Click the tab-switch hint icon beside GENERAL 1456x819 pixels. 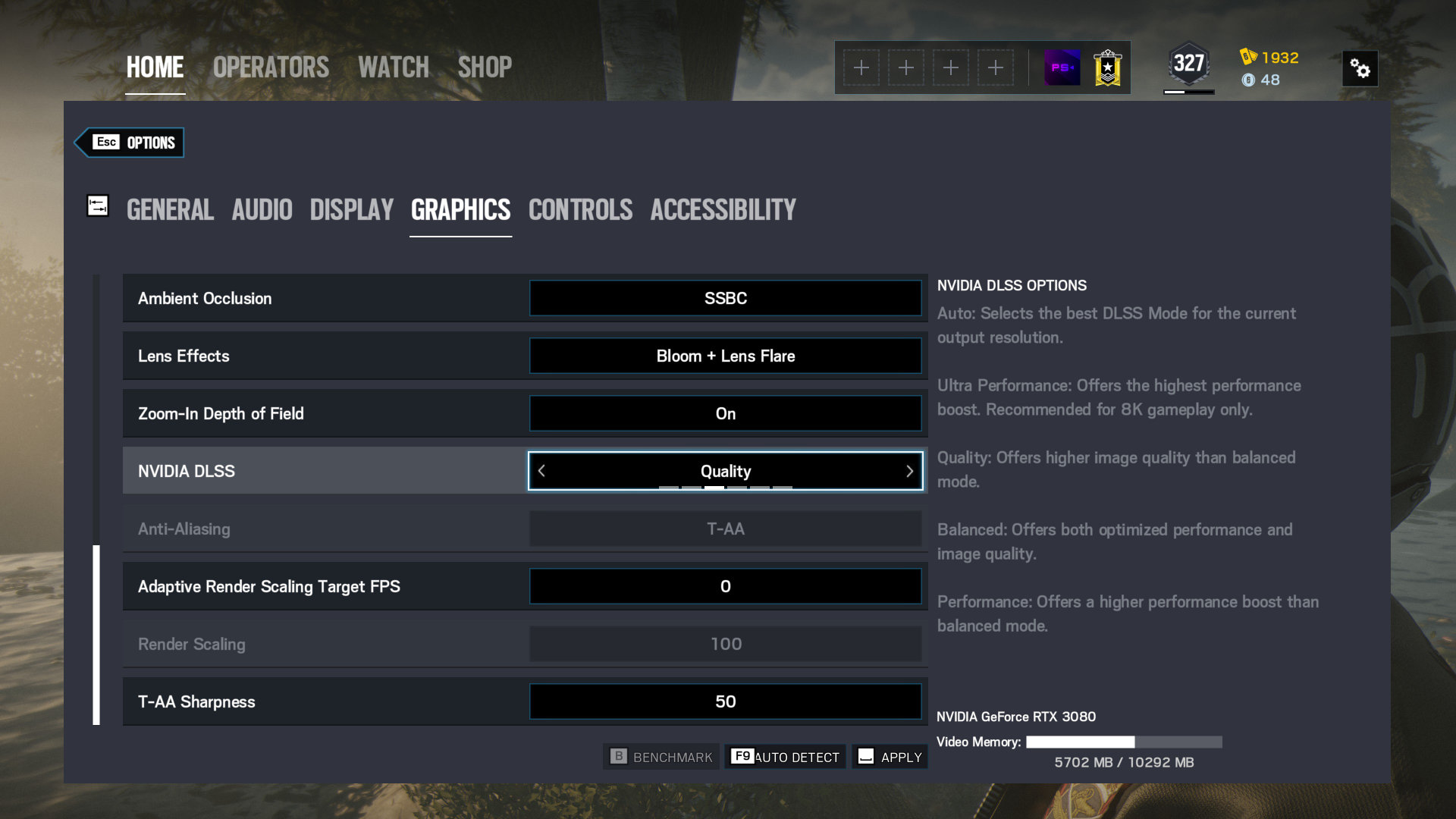pyautogui.click(x=98, y=206)
